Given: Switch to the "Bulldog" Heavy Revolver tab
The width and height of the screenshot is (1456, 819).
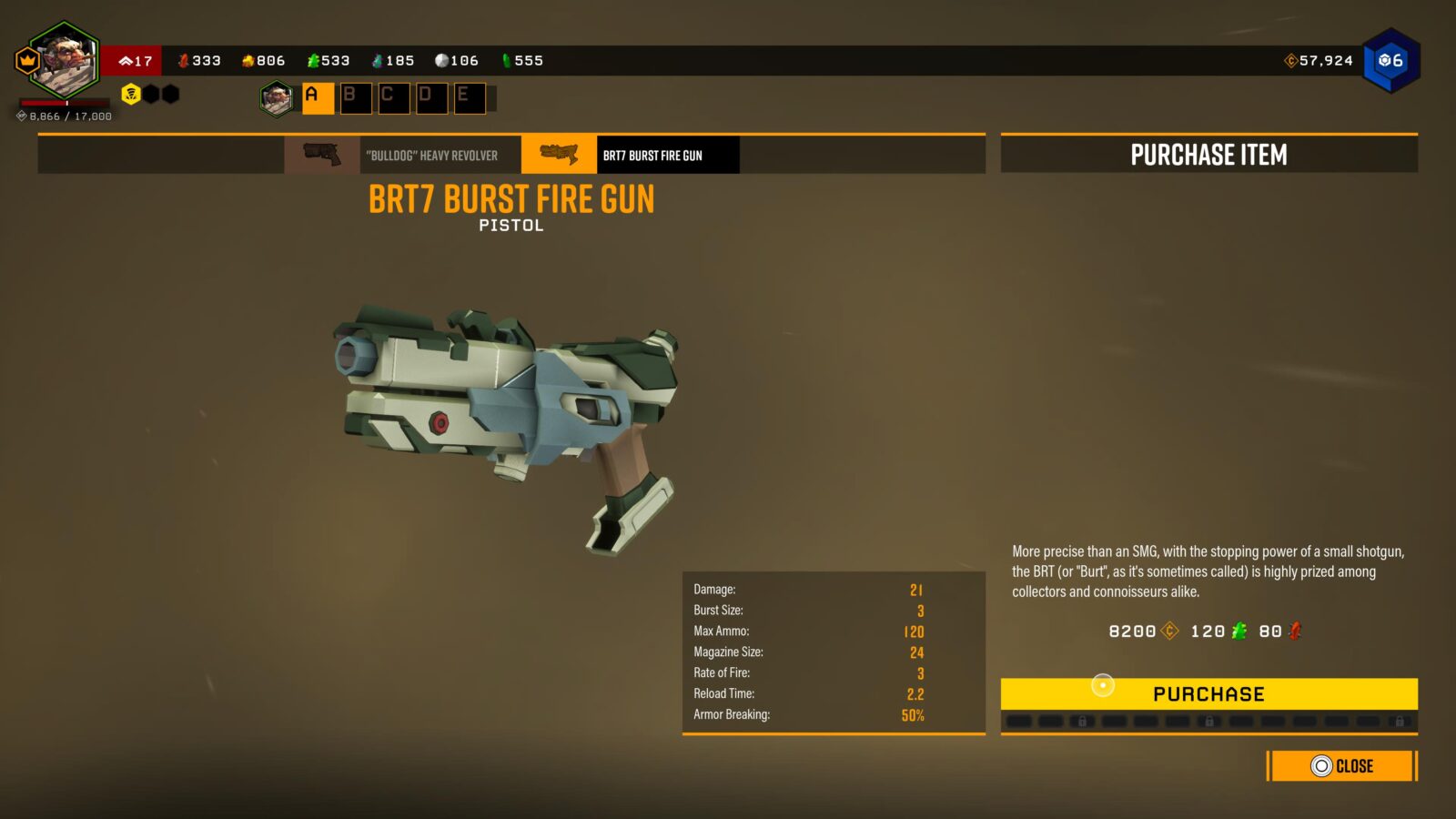Looking at the screenshot, I should 403,156.
